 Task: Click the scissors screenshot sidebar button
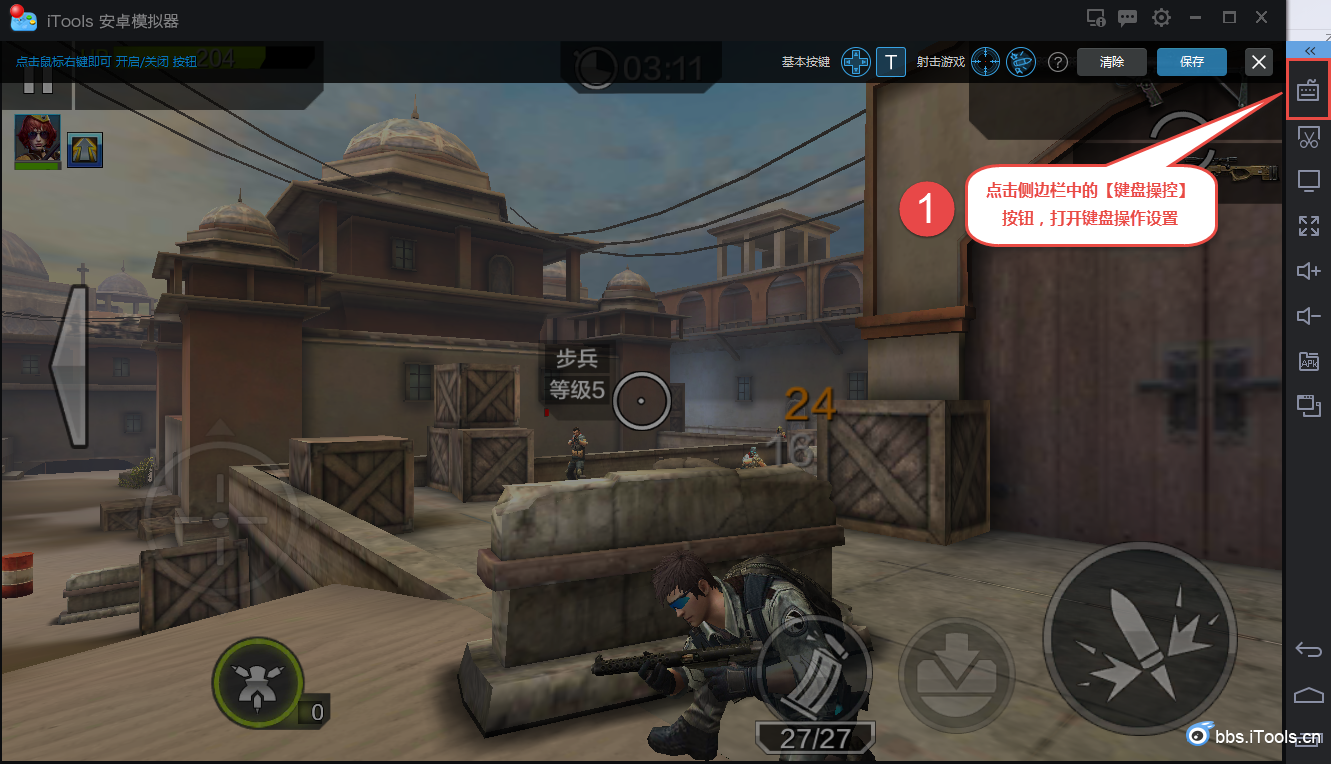(x=1308, y=137)
